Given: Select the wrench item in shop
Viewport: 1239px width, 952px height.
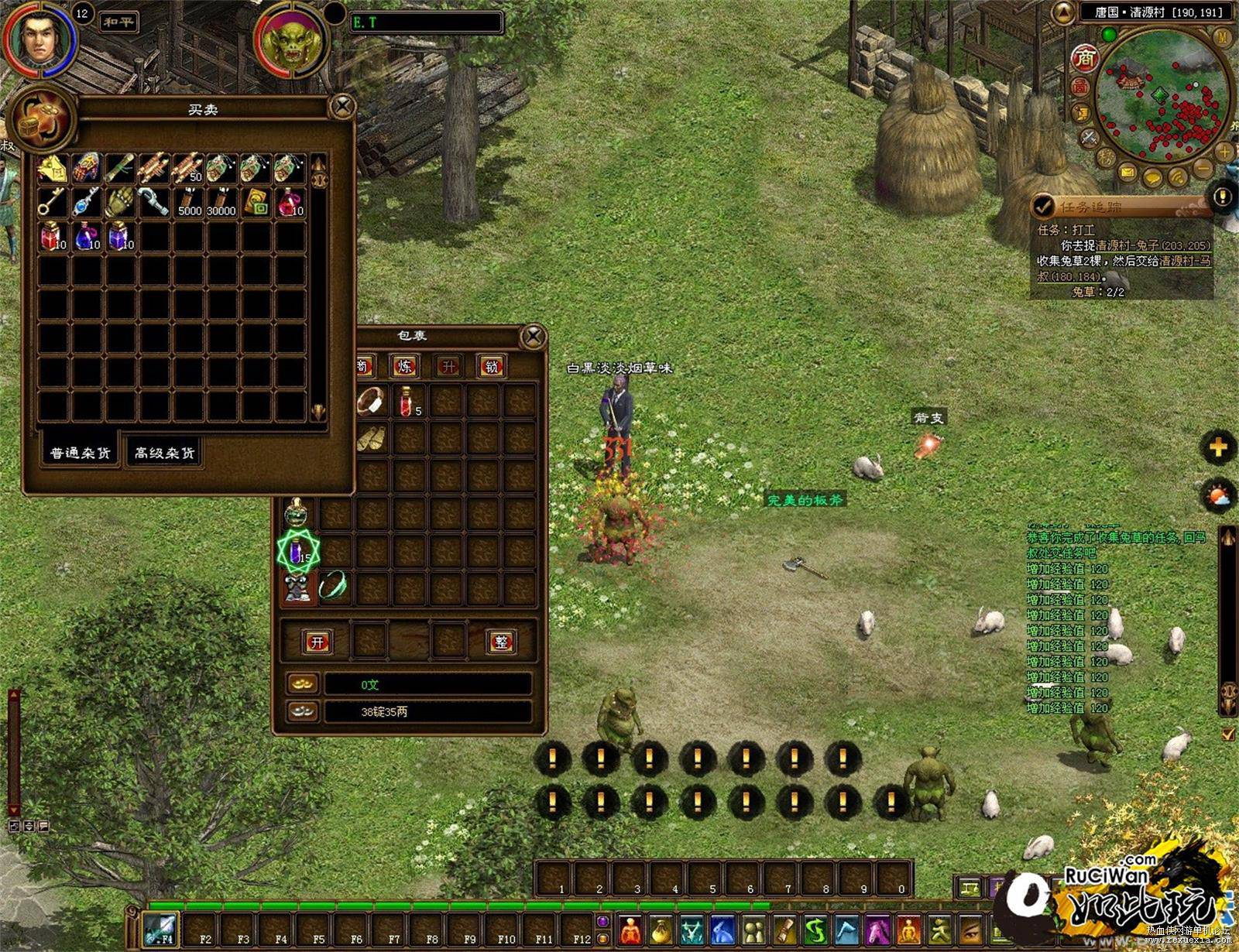Looking at the screenshot, I should tap(155, 201).
